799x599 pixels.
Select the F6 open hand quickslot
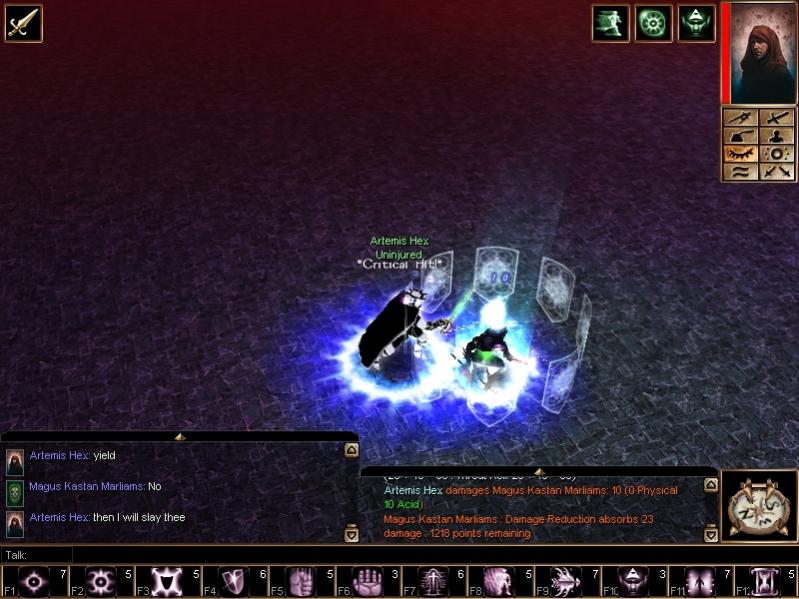367,581
